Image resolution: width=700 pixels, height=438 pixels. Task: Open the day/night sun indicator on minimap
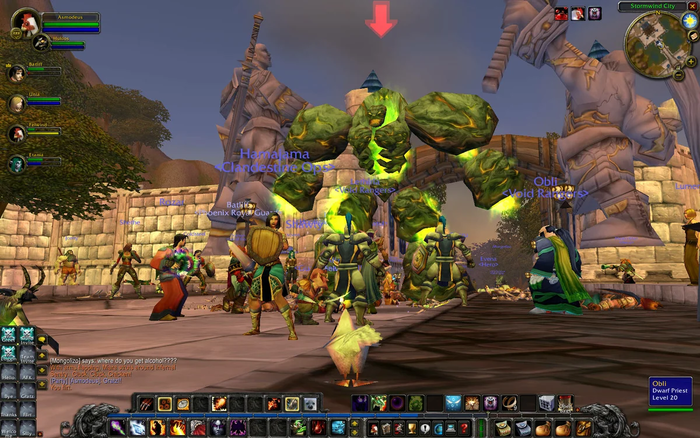[690, 21]
